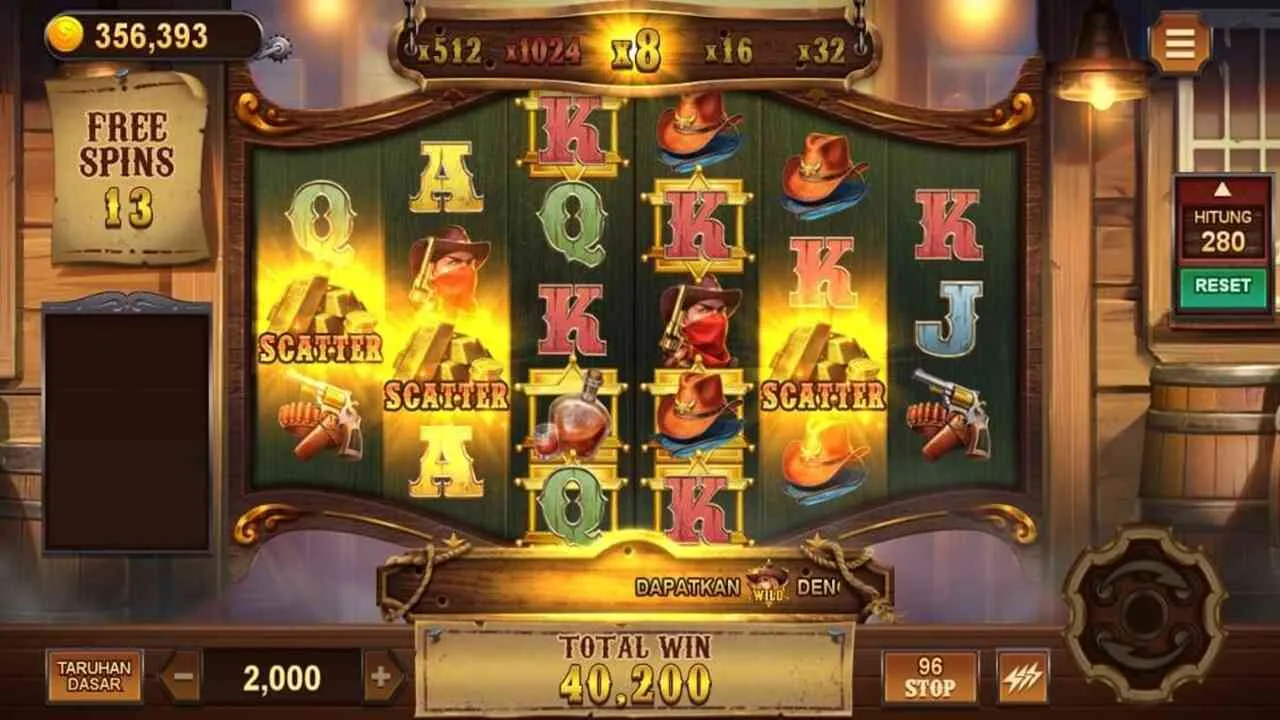Decrease the bet with the minus button

coord(180,677)
